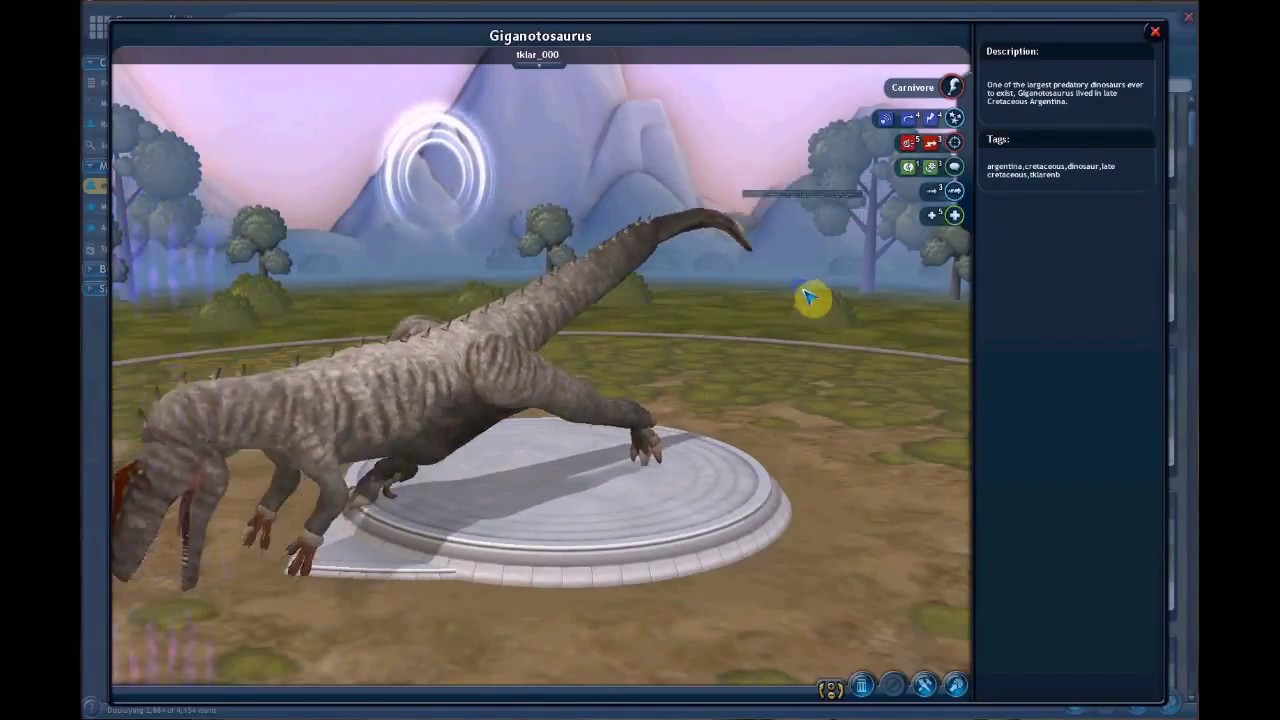This screenshot has height=720, width=1280.
Task: Click the red charge ability icon
Action: (931, 143)
